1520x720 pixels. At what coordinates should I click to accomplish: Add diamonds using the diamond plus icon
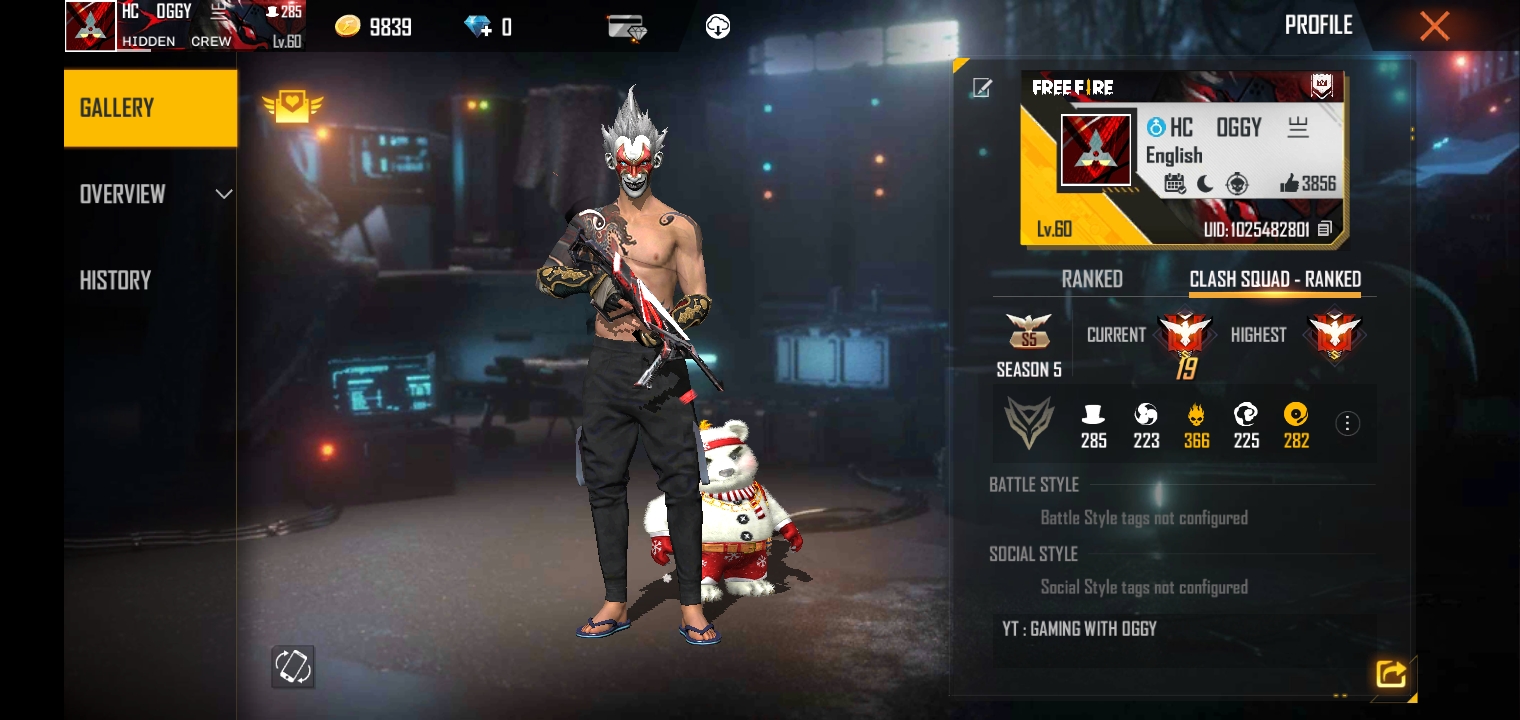(480, 27)
